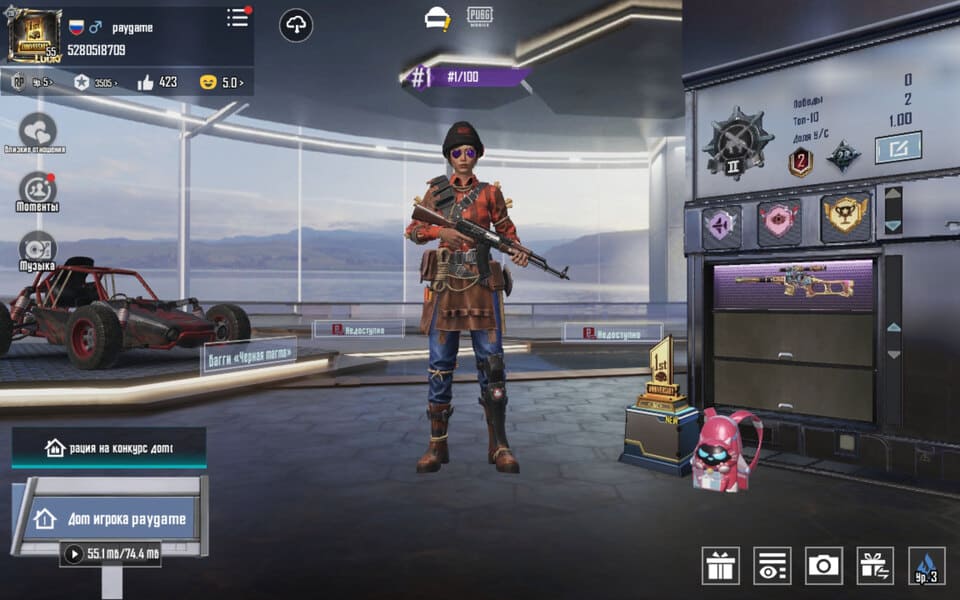Open the gift exchange icon
The height and width of the screenshot is (600, 960).
pyautogui.click(x=875, y=566)
